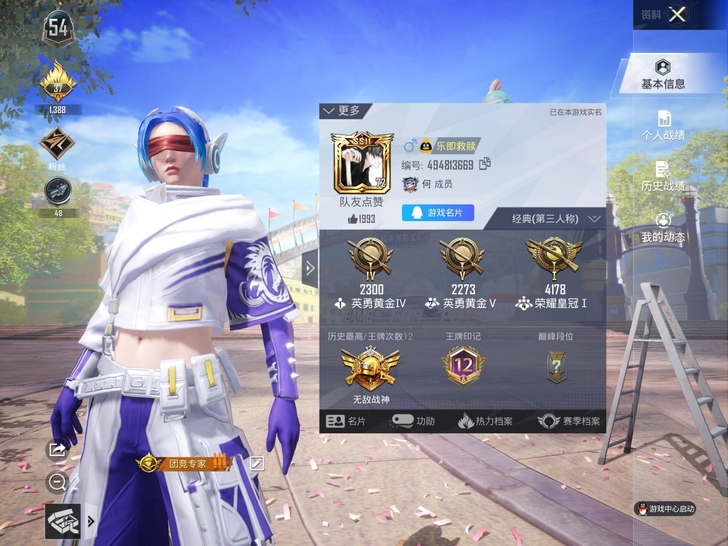Screen dimensions: 728x546
Task: Close the profile screen with the X
Action: (x=678, y=14)
